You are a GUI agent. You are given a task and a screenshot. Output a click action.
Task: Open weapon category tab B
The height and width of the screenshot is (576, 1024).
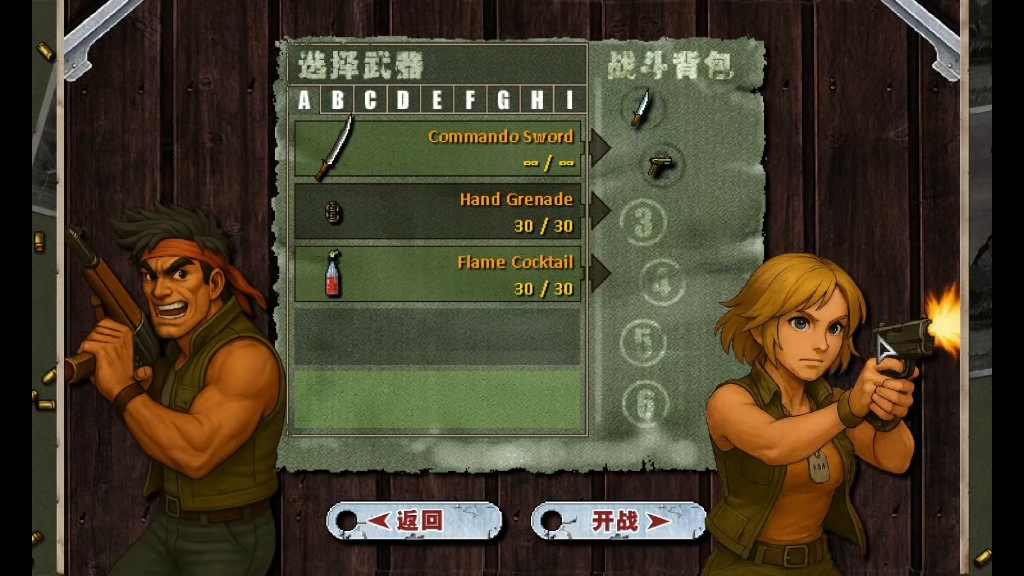(x=338, y=100)
